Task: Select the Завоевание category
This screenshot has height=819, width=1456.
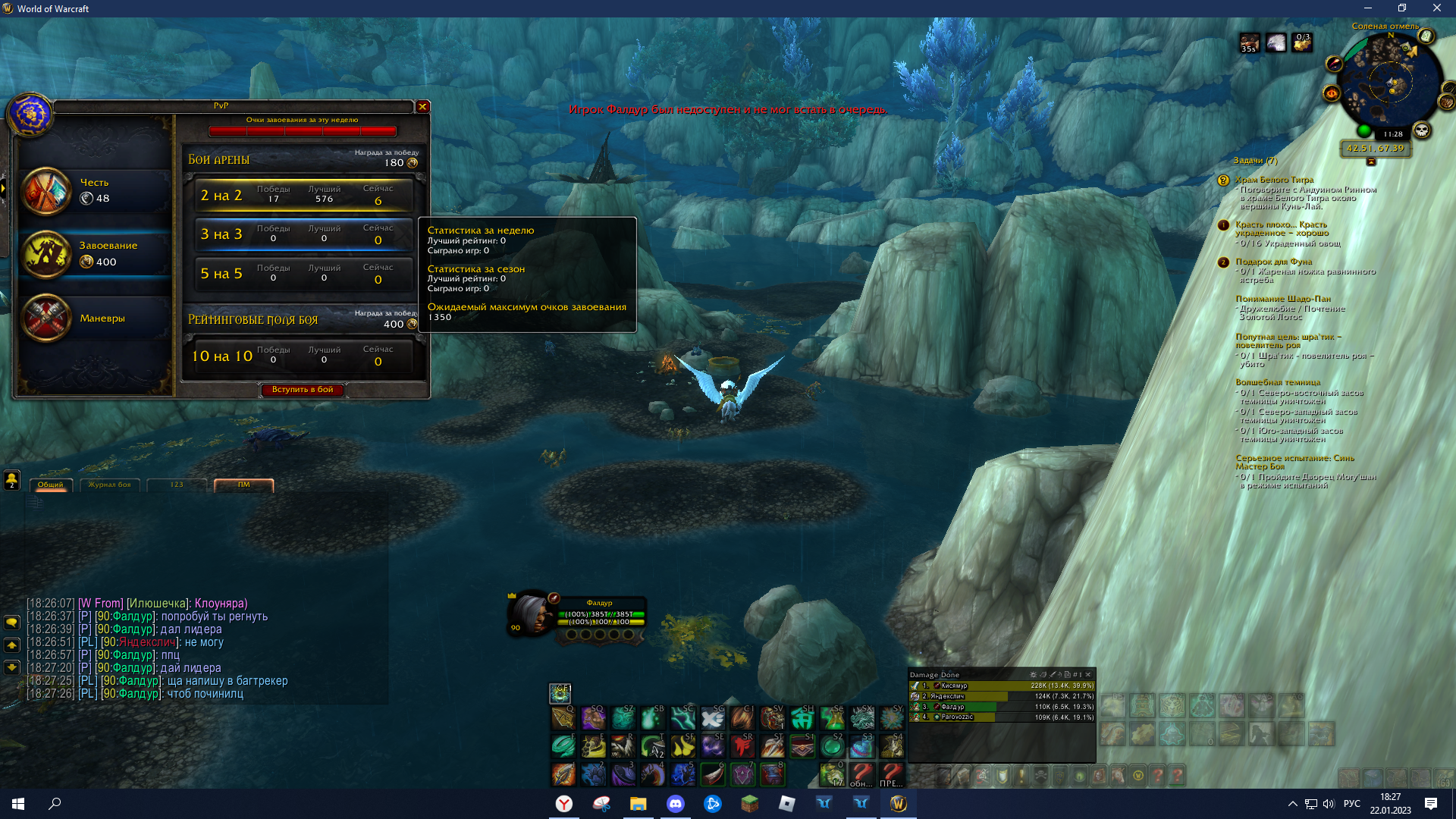Action: [x=95, y=254]
